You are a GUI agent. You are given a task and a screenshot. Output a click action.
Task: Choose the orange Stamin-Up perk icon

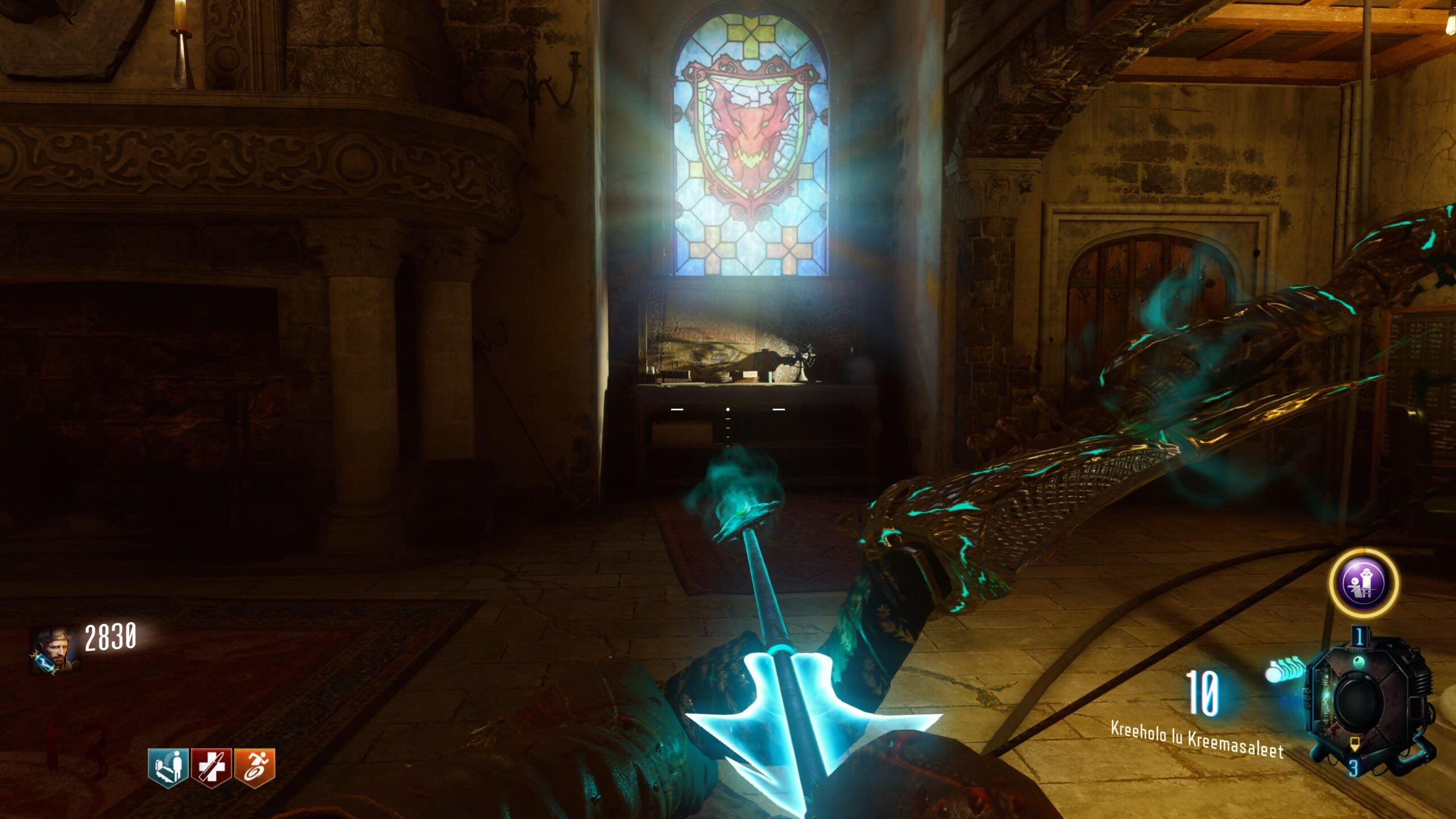[x=255, y=767]
